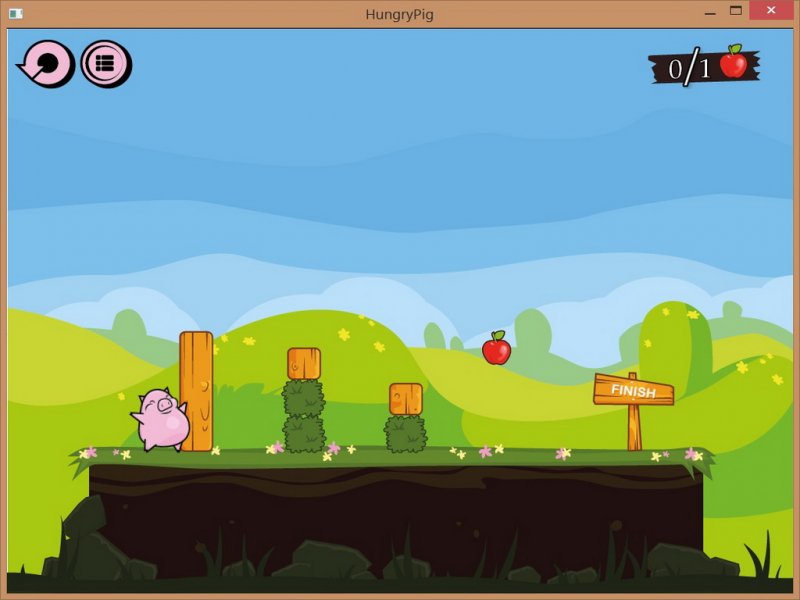Screen dimensions: 800x600
Task: Minimize the HungryPig window
Action: (x=709, y=11)
